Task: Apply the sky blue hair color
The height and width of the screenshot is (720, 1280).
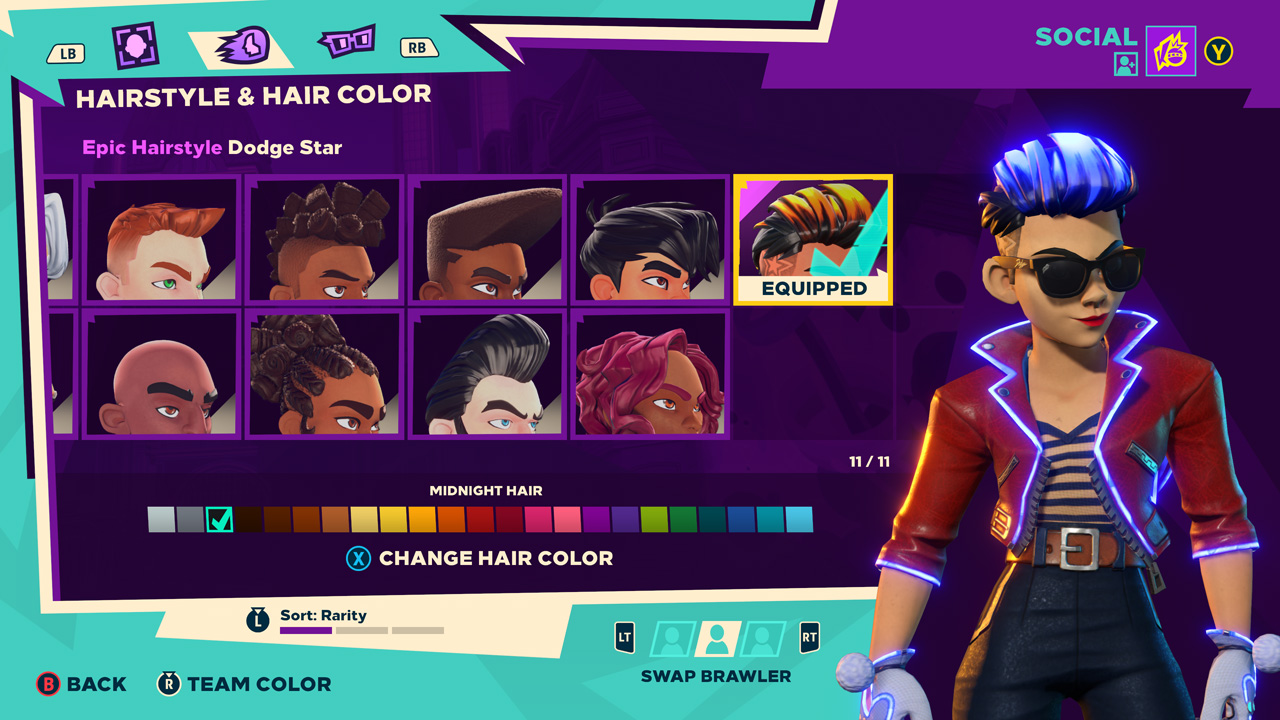Action: coord(799,520)
